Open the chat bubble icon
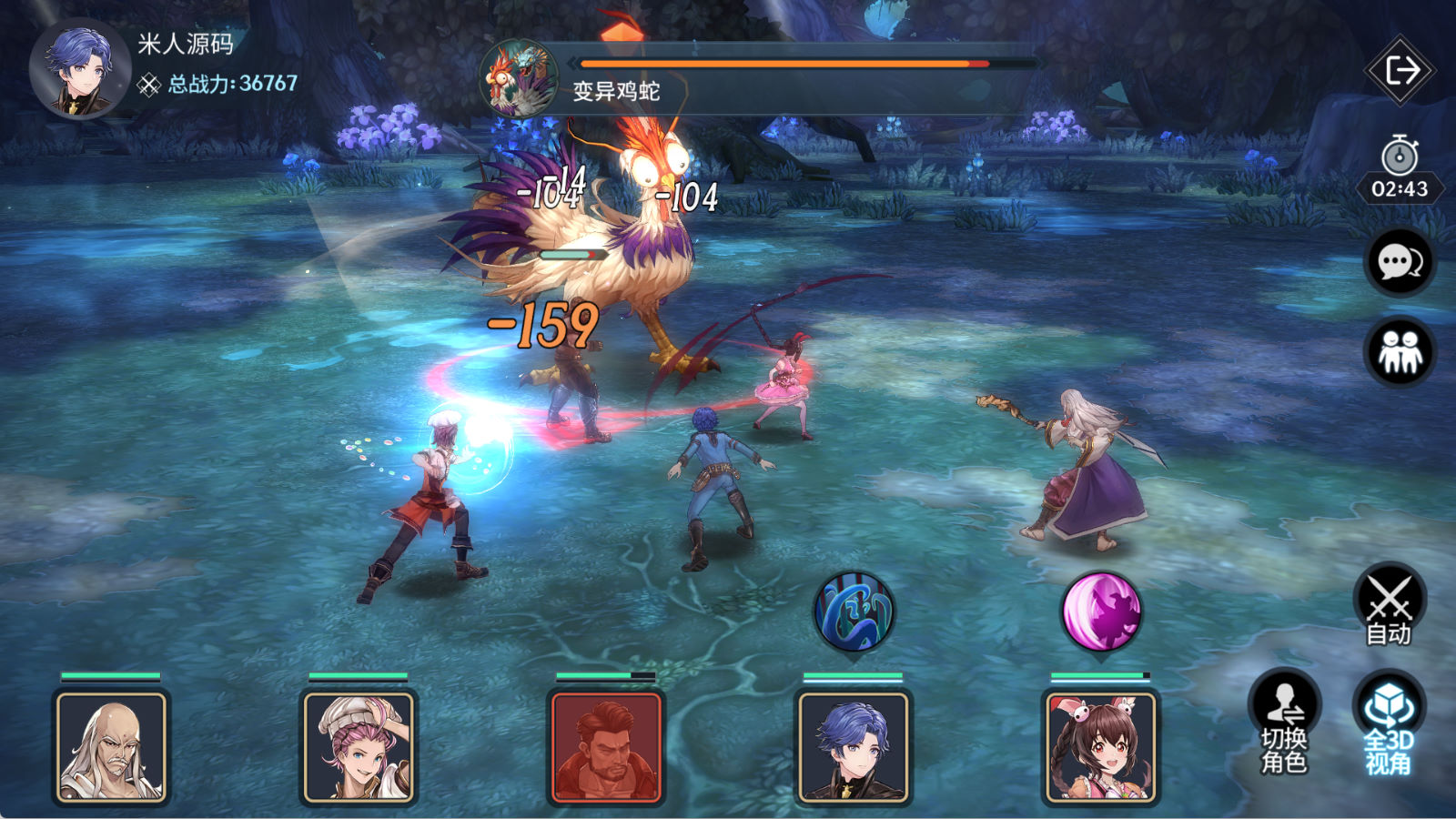 (1400, 262)
